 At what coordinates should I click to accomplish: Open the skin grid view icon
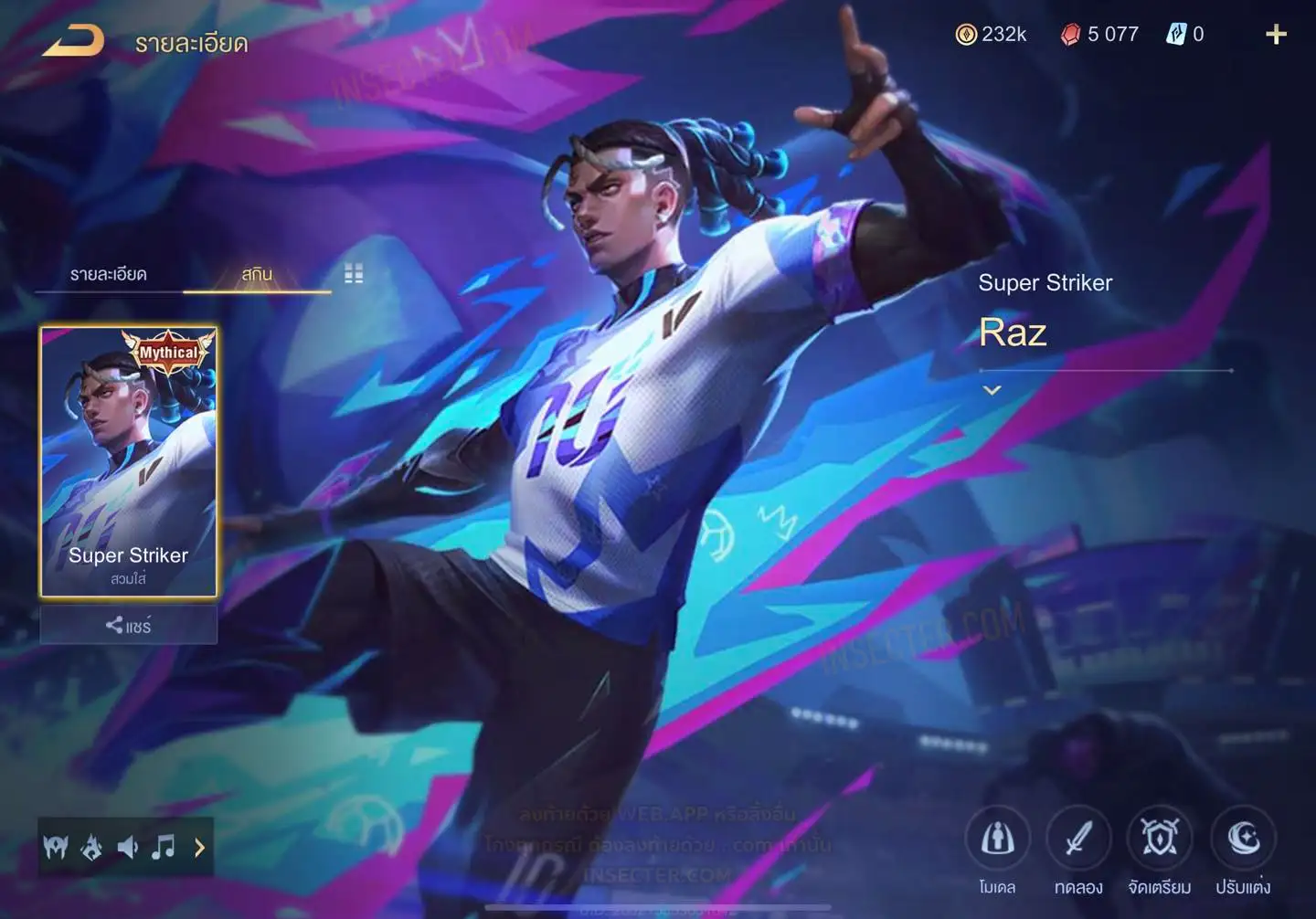[x=354, y=274]
